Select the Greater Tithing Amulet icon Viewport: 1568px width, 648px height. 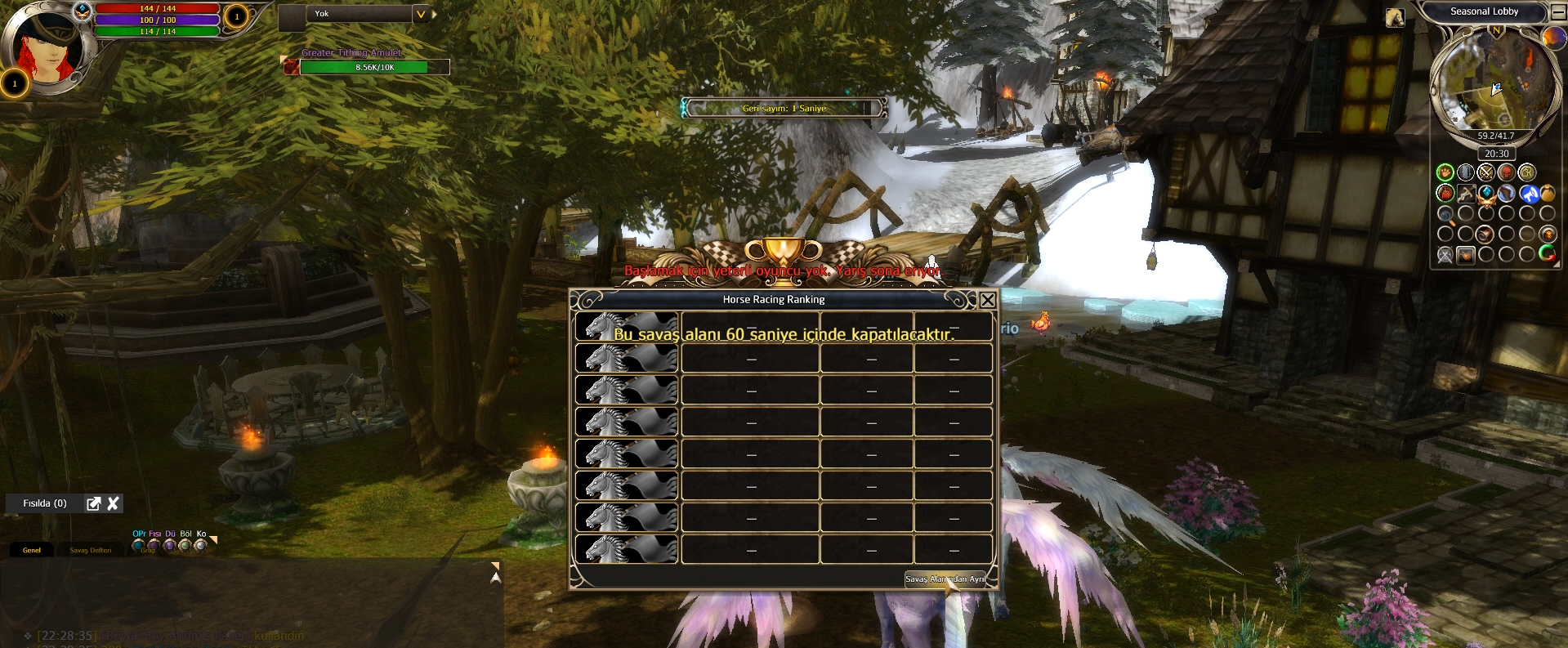(x=291, y=66)
